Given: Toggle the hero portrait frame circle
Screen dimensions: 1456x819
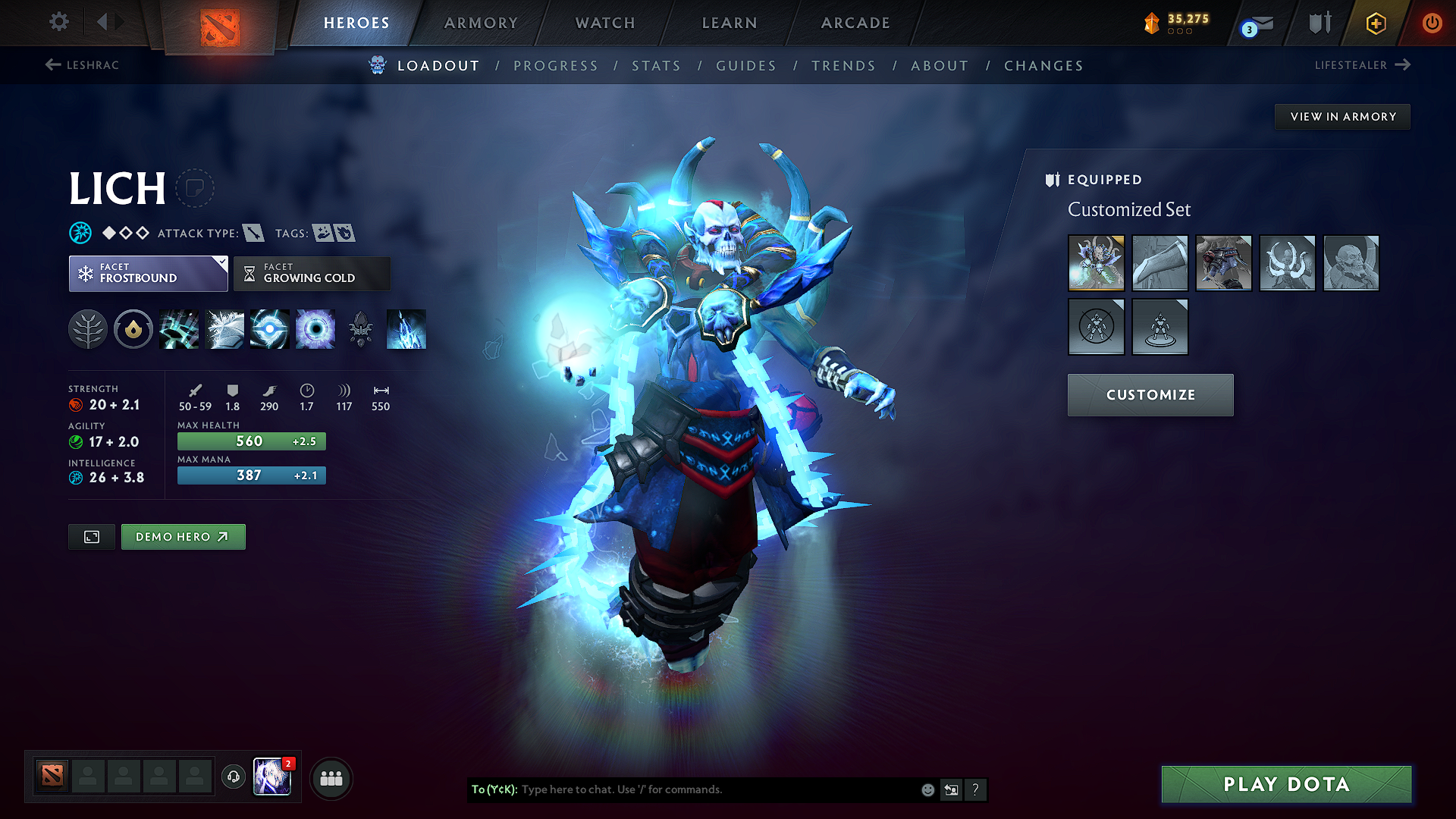Looking at the screenshot, I should [x=196, y=187].
